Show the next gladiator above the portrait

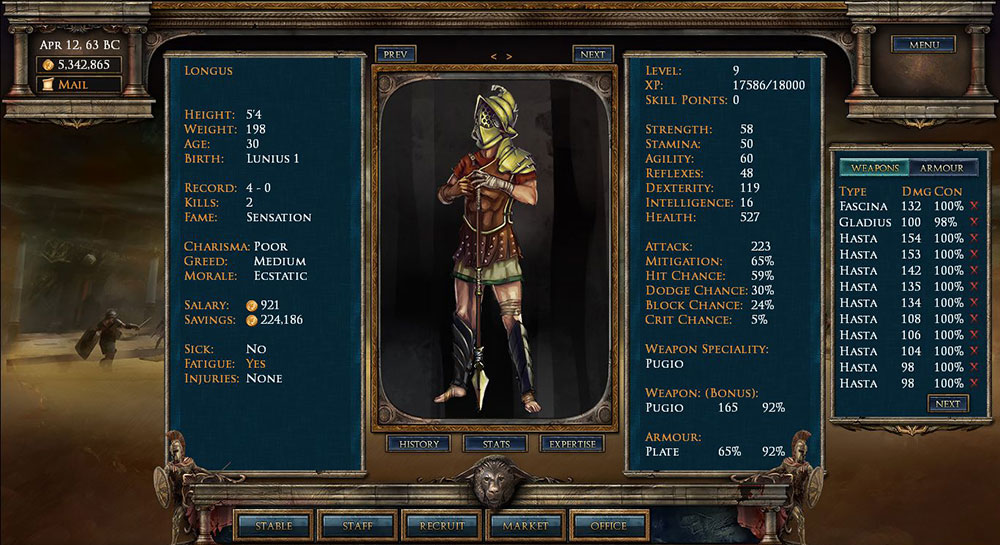tap(592, 55)
